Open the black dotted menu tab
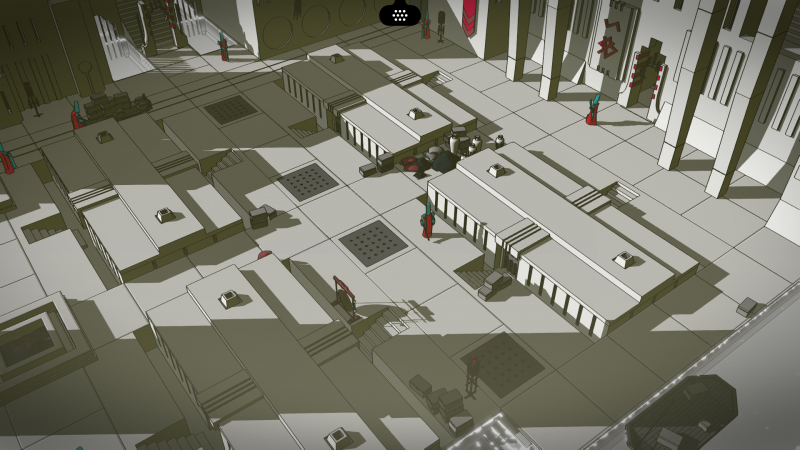 399,14
